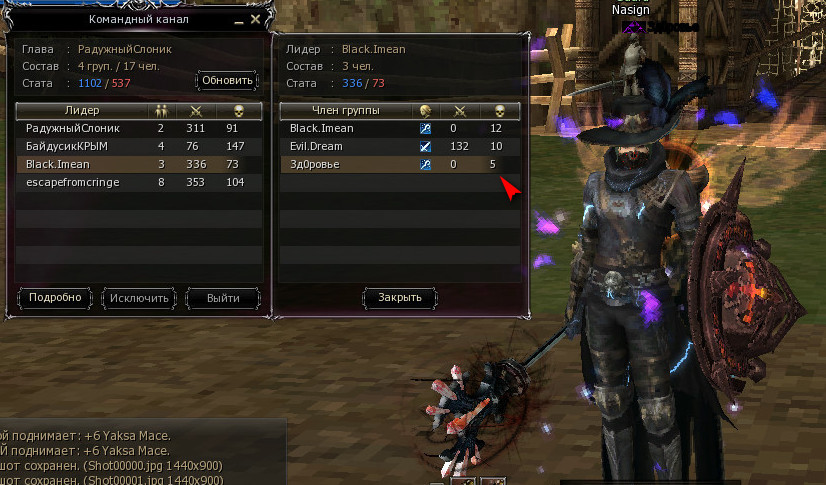
Task: Close the group panel with Закрыть
Action: click(x=399, y=297)
